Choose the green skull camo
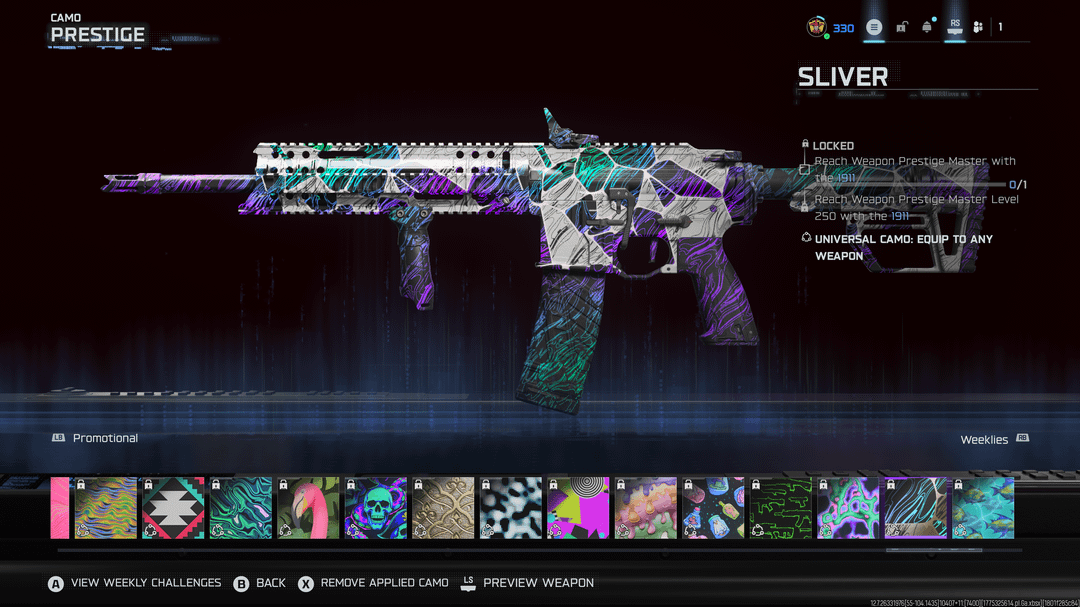This screenshot has height=607, width=1080. pyautogui.click(x=376, y=508)
